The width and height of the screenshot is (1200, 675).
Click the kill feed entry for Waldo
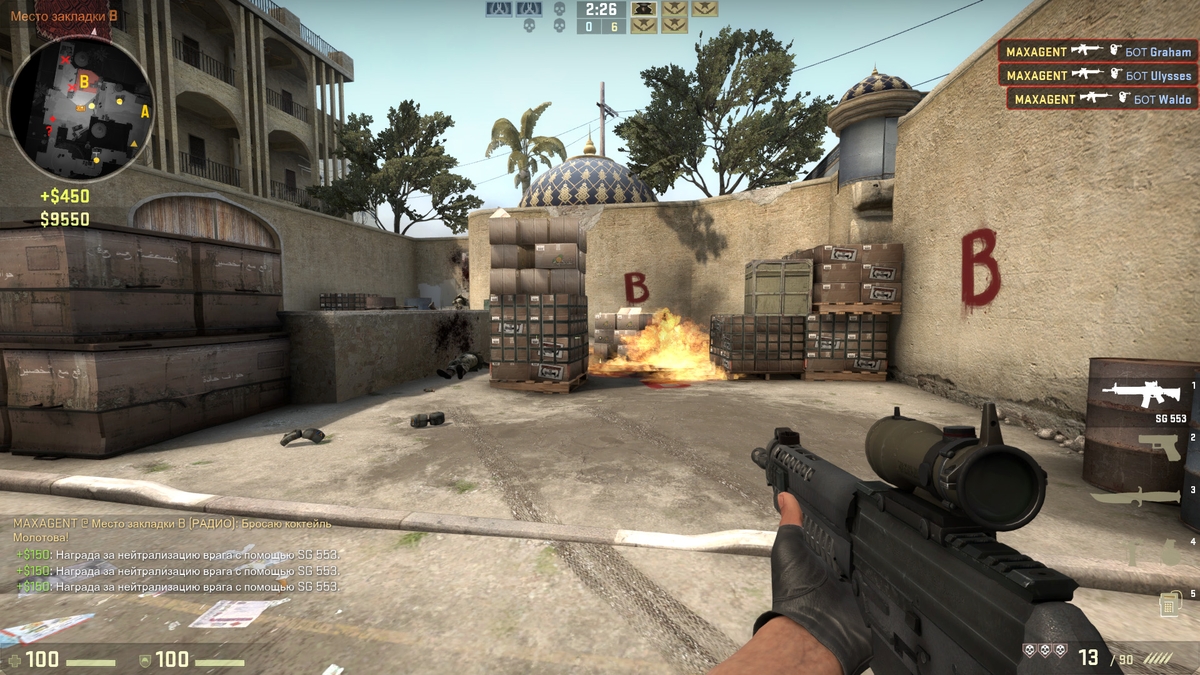pyautogui.click(x=1103, y=99)
